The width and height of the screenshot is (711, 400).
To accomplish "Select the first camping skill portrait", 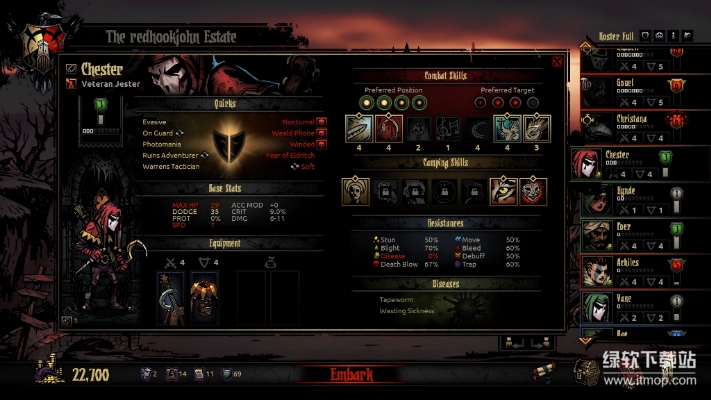I will (x=356, y=192).
